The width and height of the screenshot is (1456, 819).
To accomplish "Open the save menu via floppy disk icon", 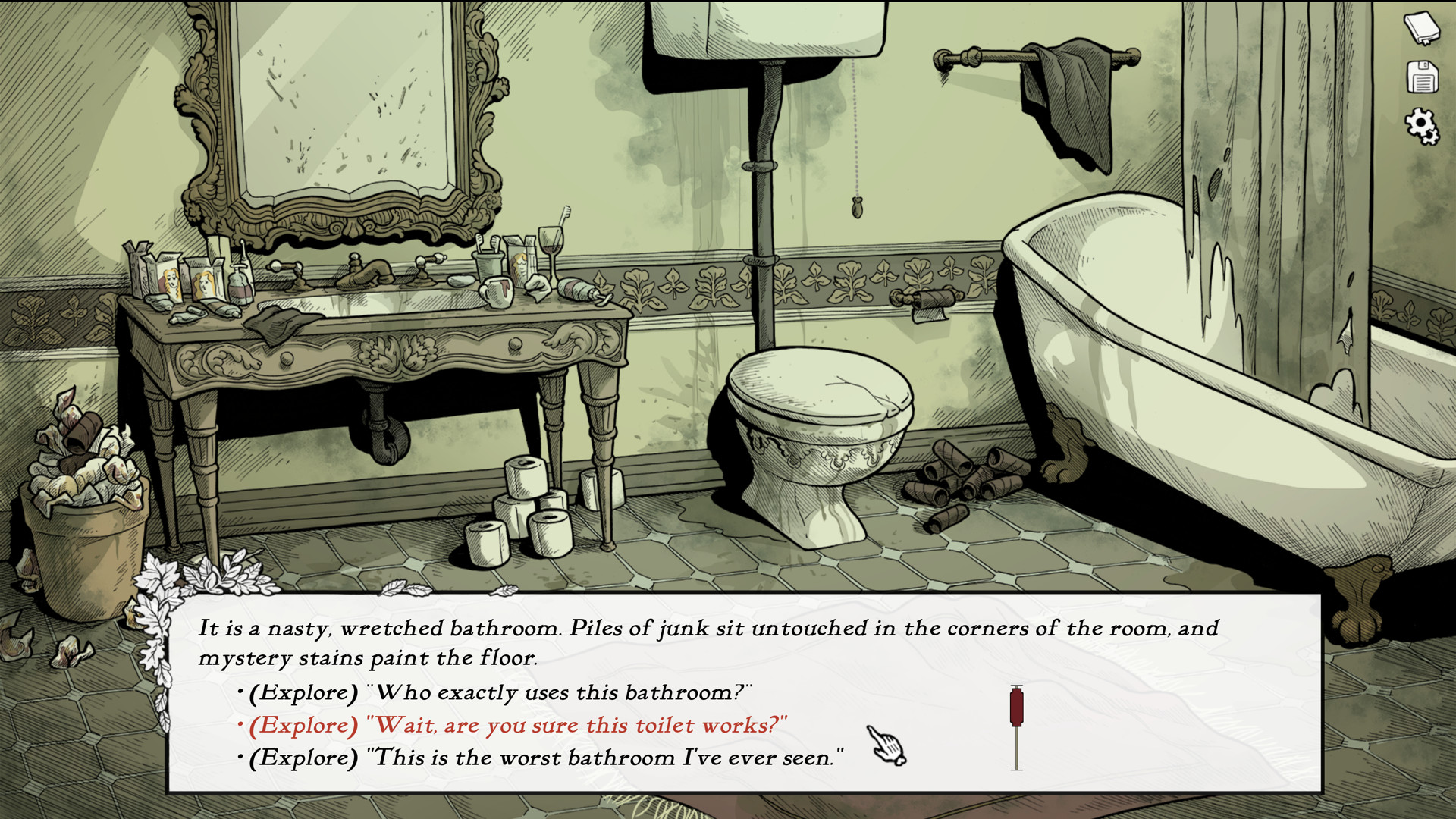I will [1422, 78].
